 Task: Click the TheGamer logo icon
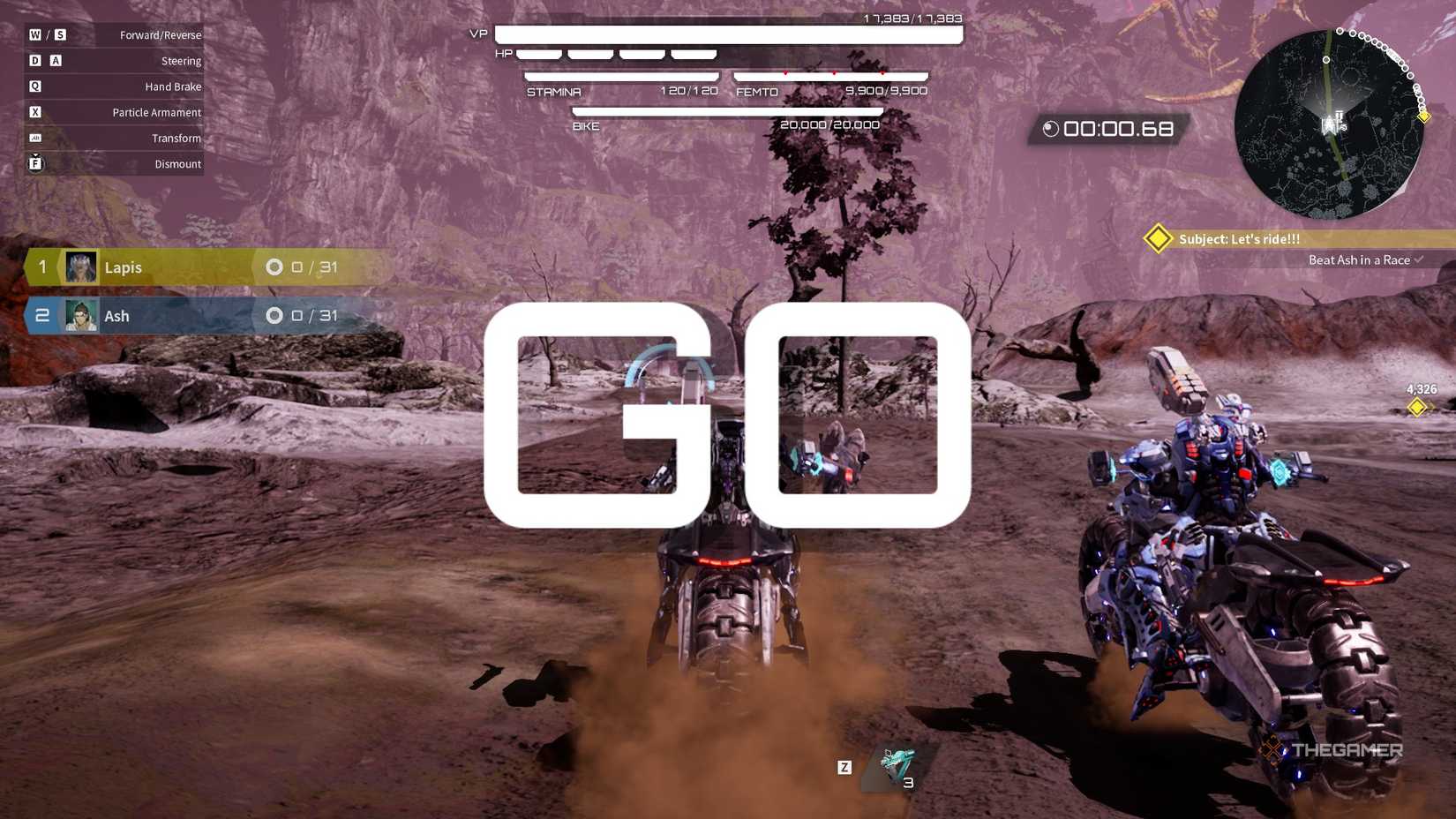click(1271, 749)
